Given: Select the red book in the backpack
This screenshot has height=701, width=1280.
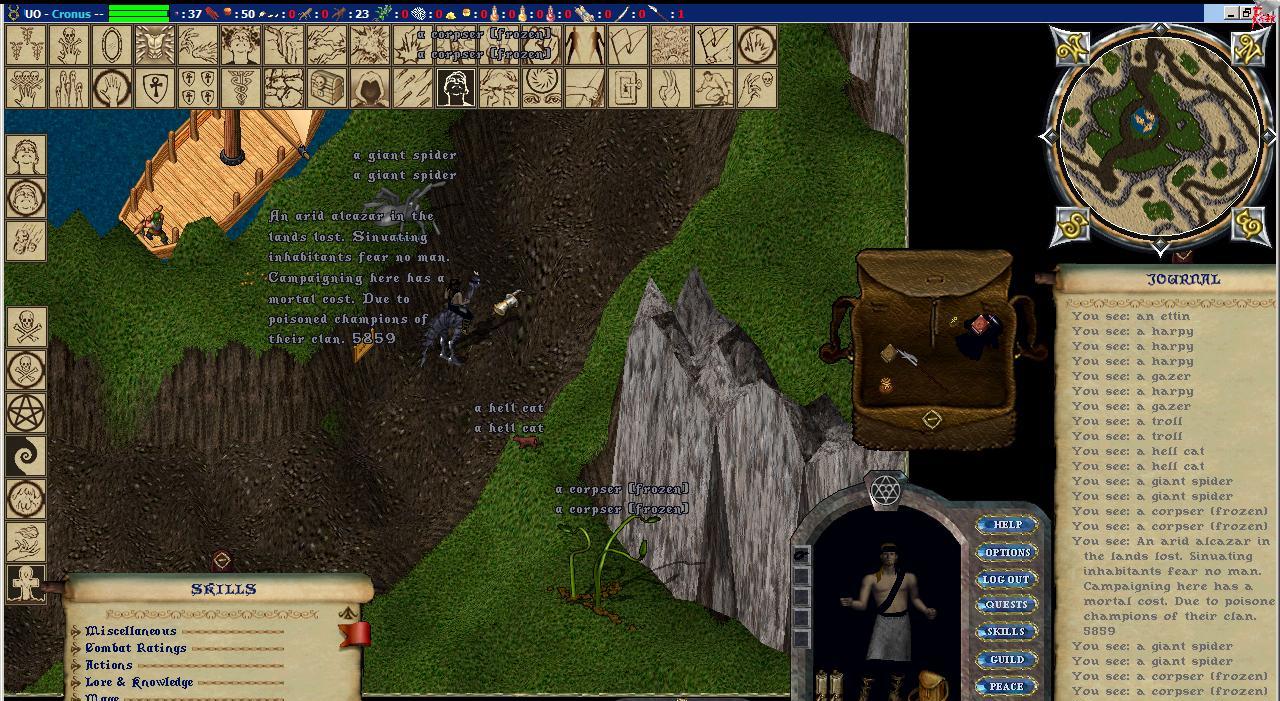Looking at the screenshot, I should click(x=980, y=326).
